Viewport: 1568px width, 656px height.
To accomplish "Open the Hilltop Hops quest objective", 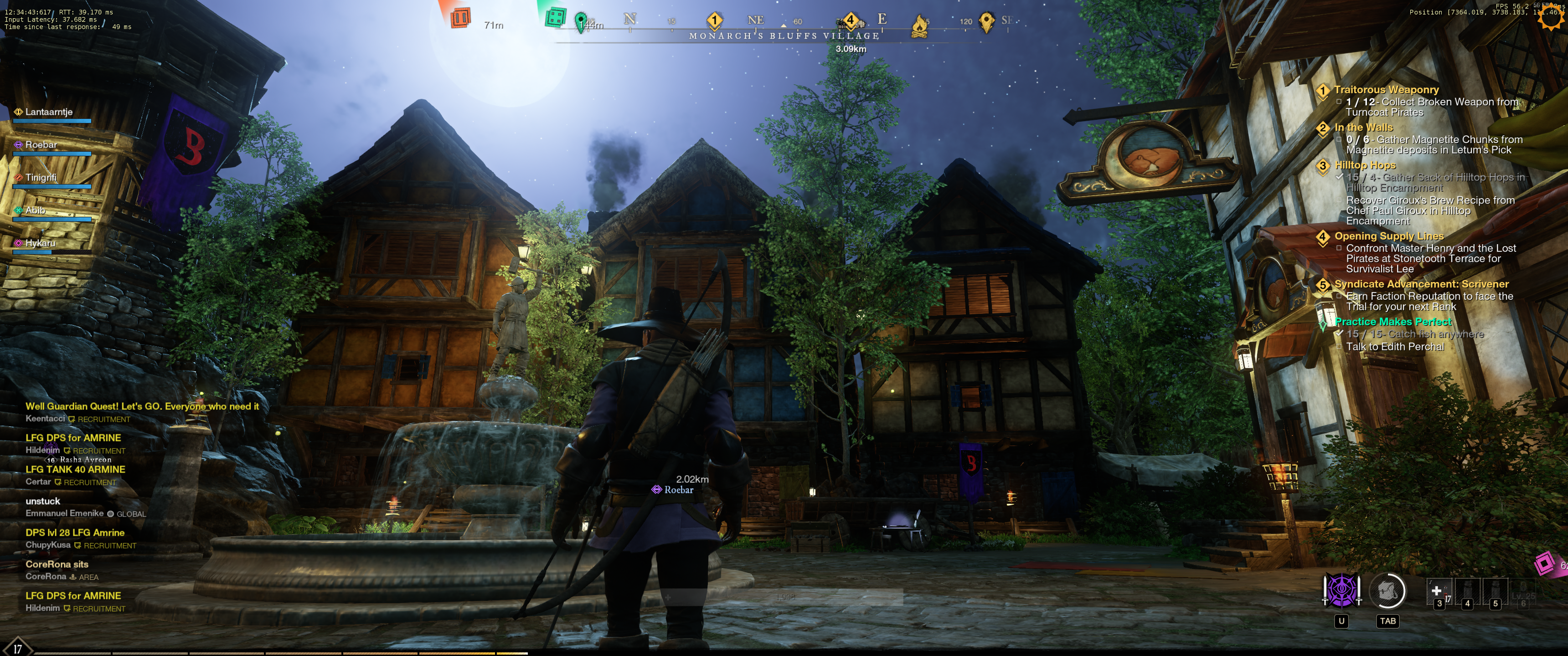I will pyautogui.click(x=1365, y=165).
